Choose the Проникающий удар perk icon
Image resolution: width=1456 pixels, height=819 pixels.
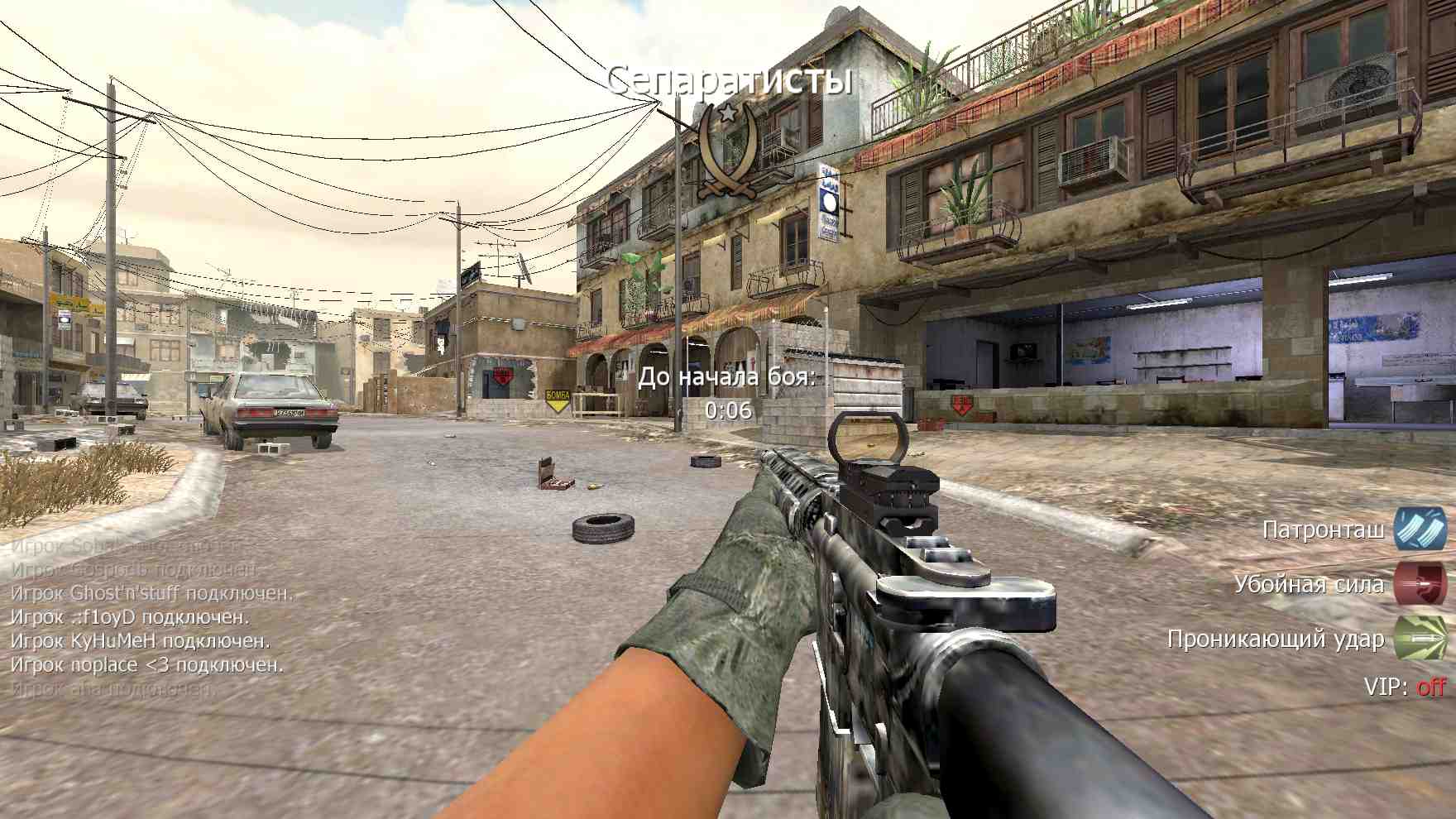click(1419, 638)
